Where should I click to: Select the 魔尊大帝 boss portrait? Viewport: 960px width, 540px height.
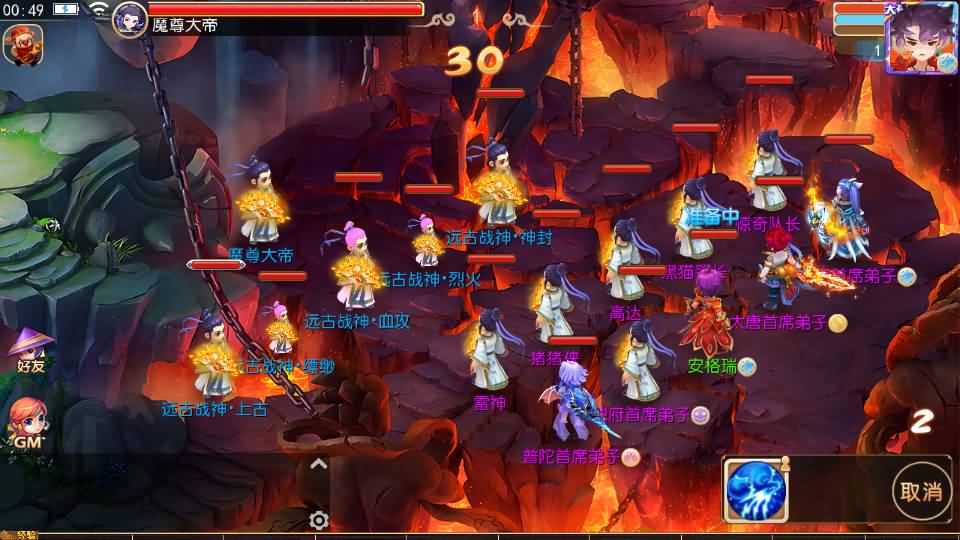pyautogui.click(x=130, y=19)
